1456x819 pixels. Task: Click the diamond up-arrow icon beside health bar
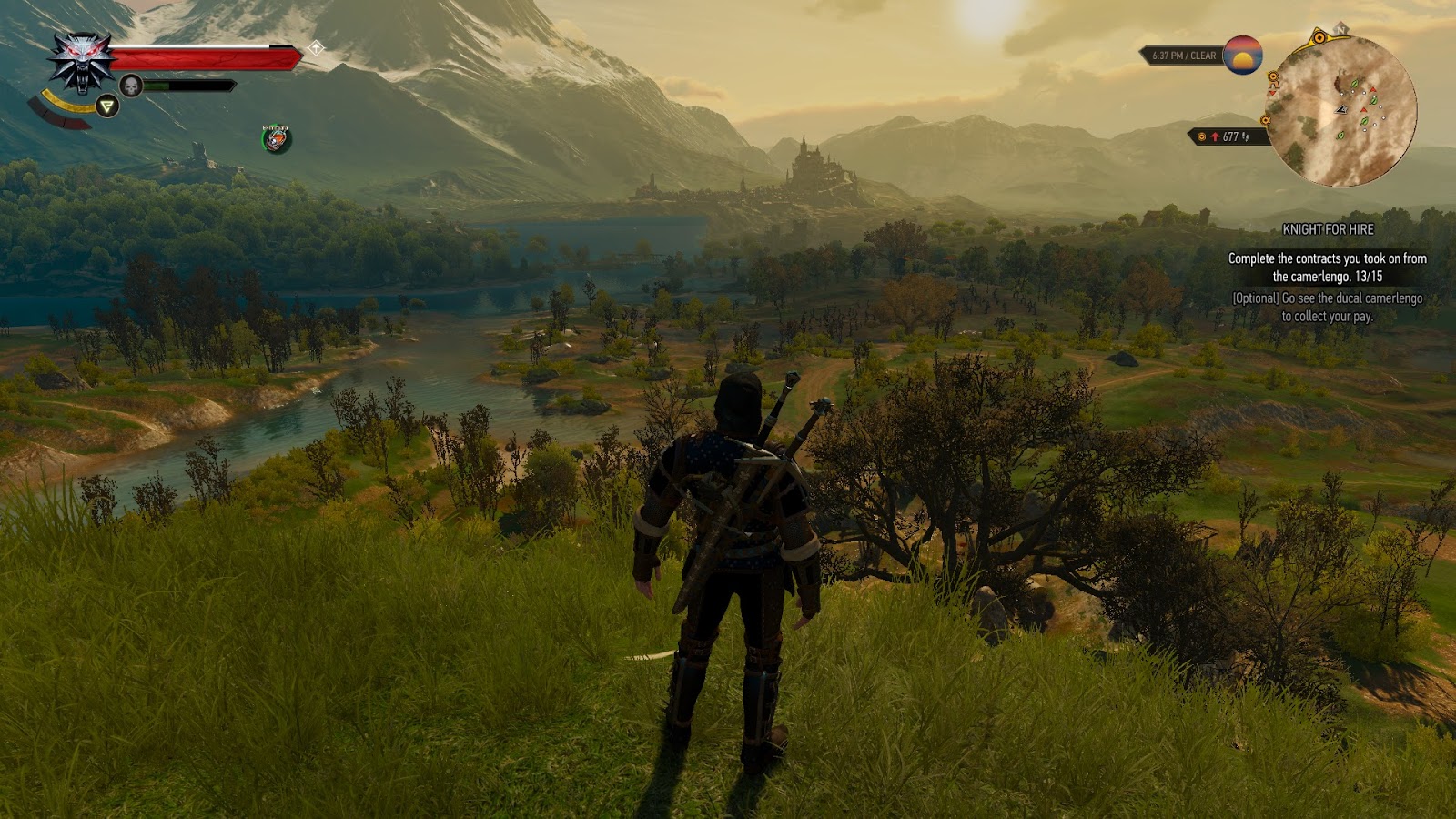[316, 48]
